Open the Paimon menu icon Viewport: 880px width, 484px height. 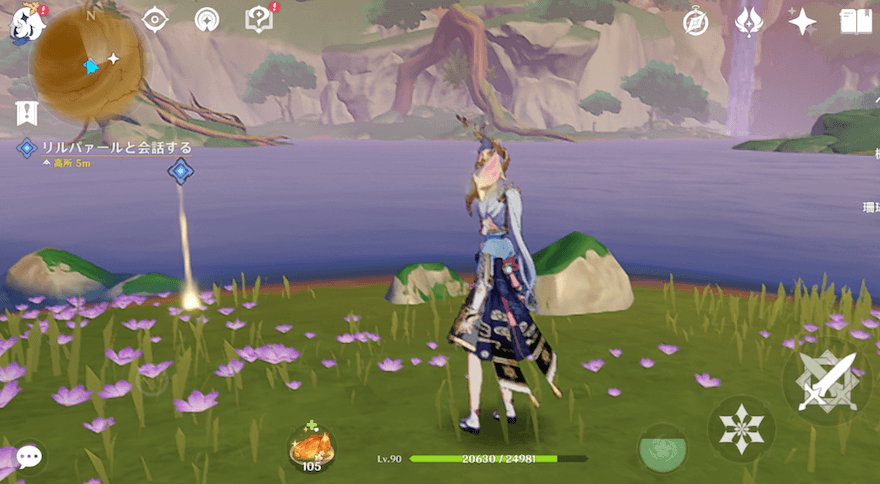[25, 25]
